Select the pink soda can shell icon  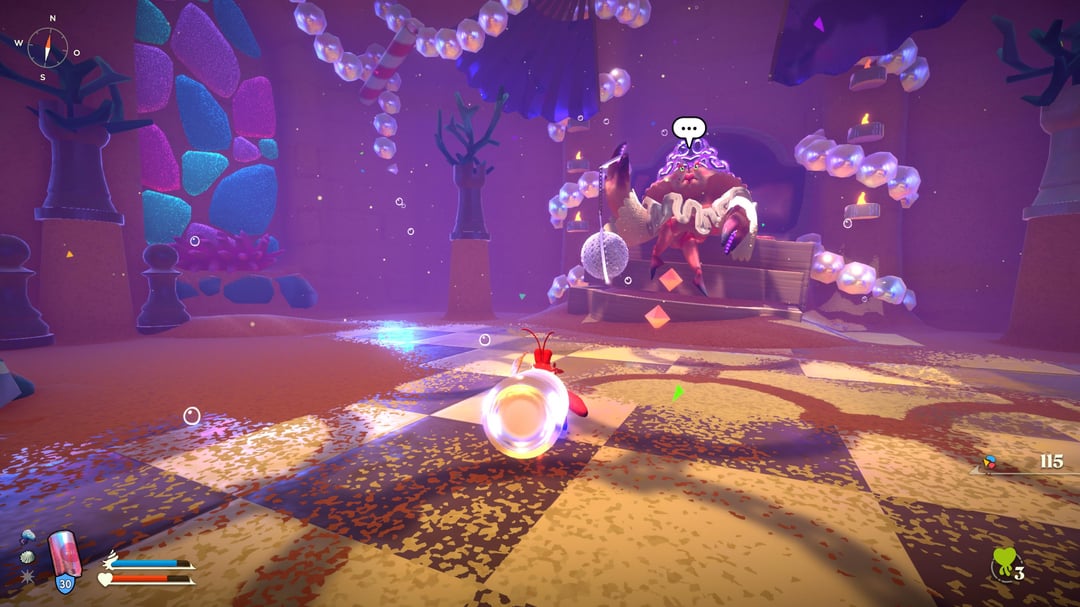pos(64,555)
